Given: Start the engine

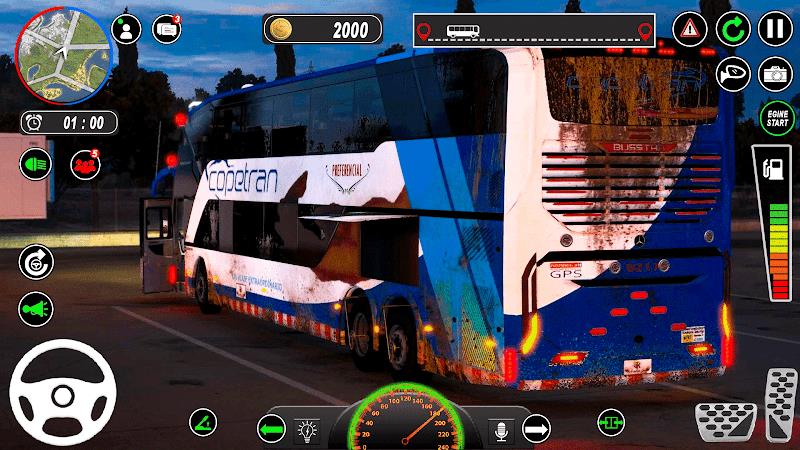Looking at the screenshot, I should point(775,119).
